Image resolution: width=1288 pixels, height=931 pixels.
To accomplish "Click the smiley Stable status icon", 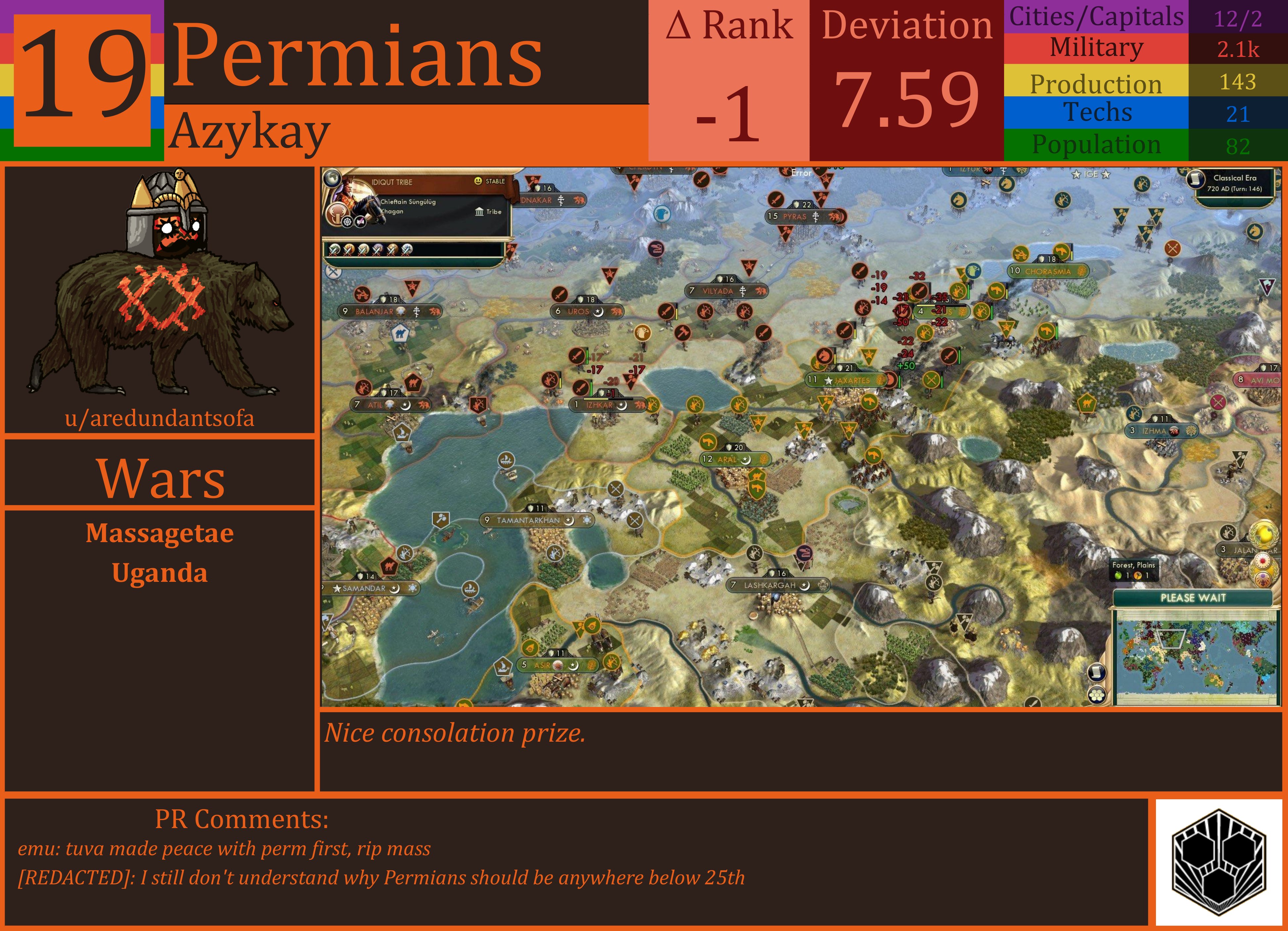I will [x=478, y=181].
